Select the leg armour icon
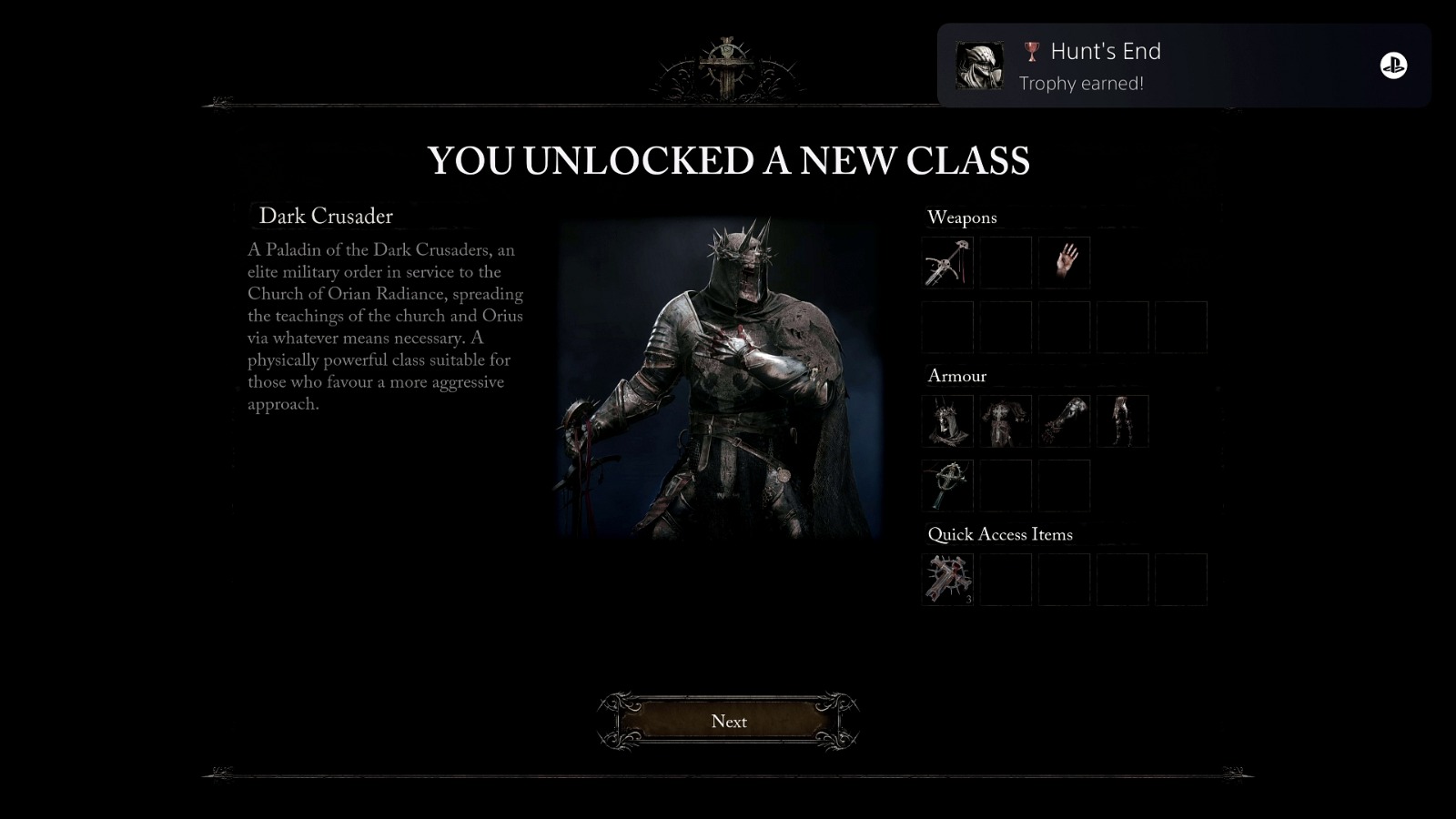Image resolution: width=1456 pixels, height=819 pixels. [x=1122, y=420]
